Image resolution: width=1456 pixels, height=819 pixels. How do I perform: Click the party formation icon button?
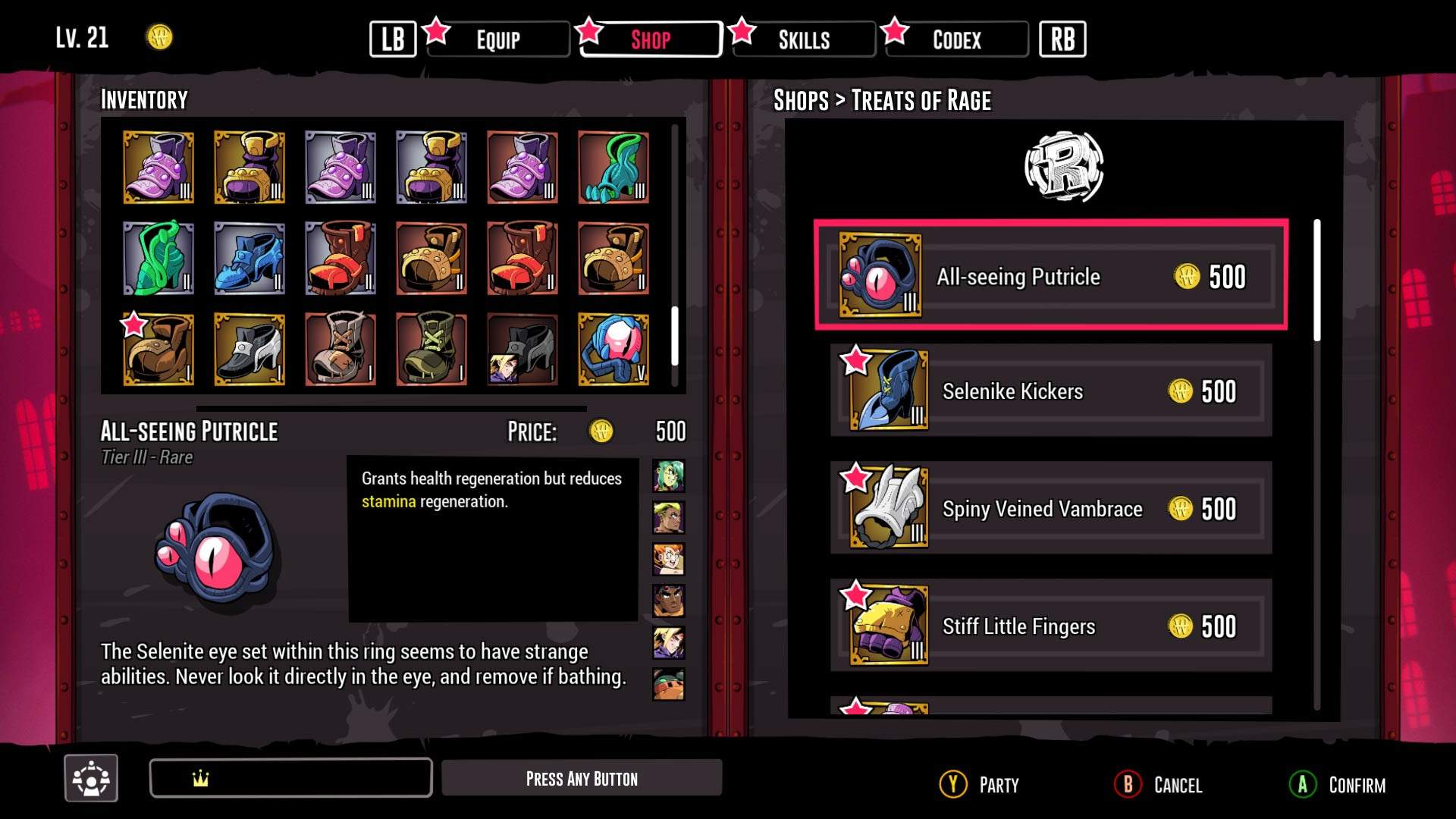[x=91, y=778]
